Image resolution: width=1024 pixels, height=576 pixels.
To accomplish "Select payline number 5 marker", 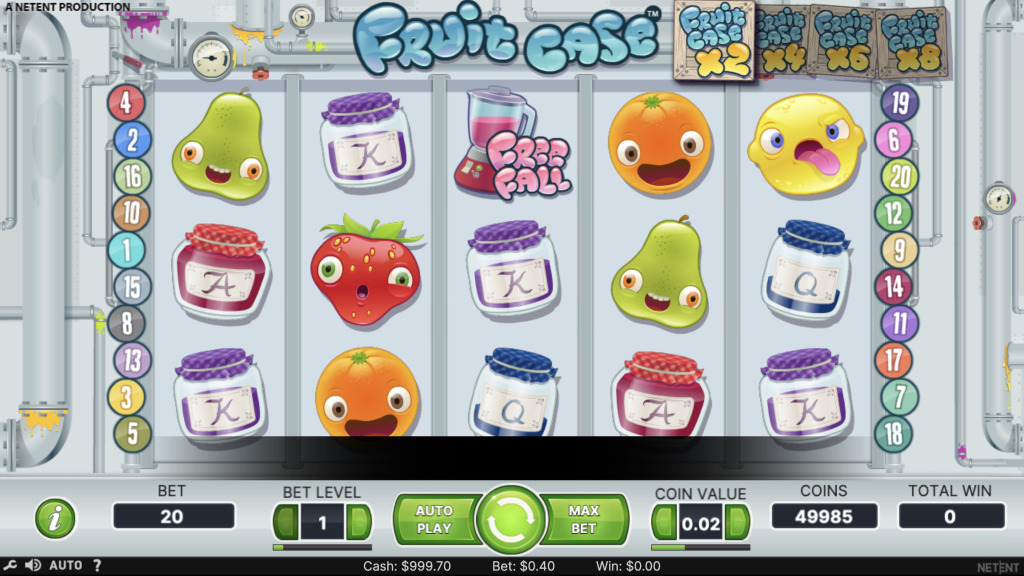I will pos(132,434).
